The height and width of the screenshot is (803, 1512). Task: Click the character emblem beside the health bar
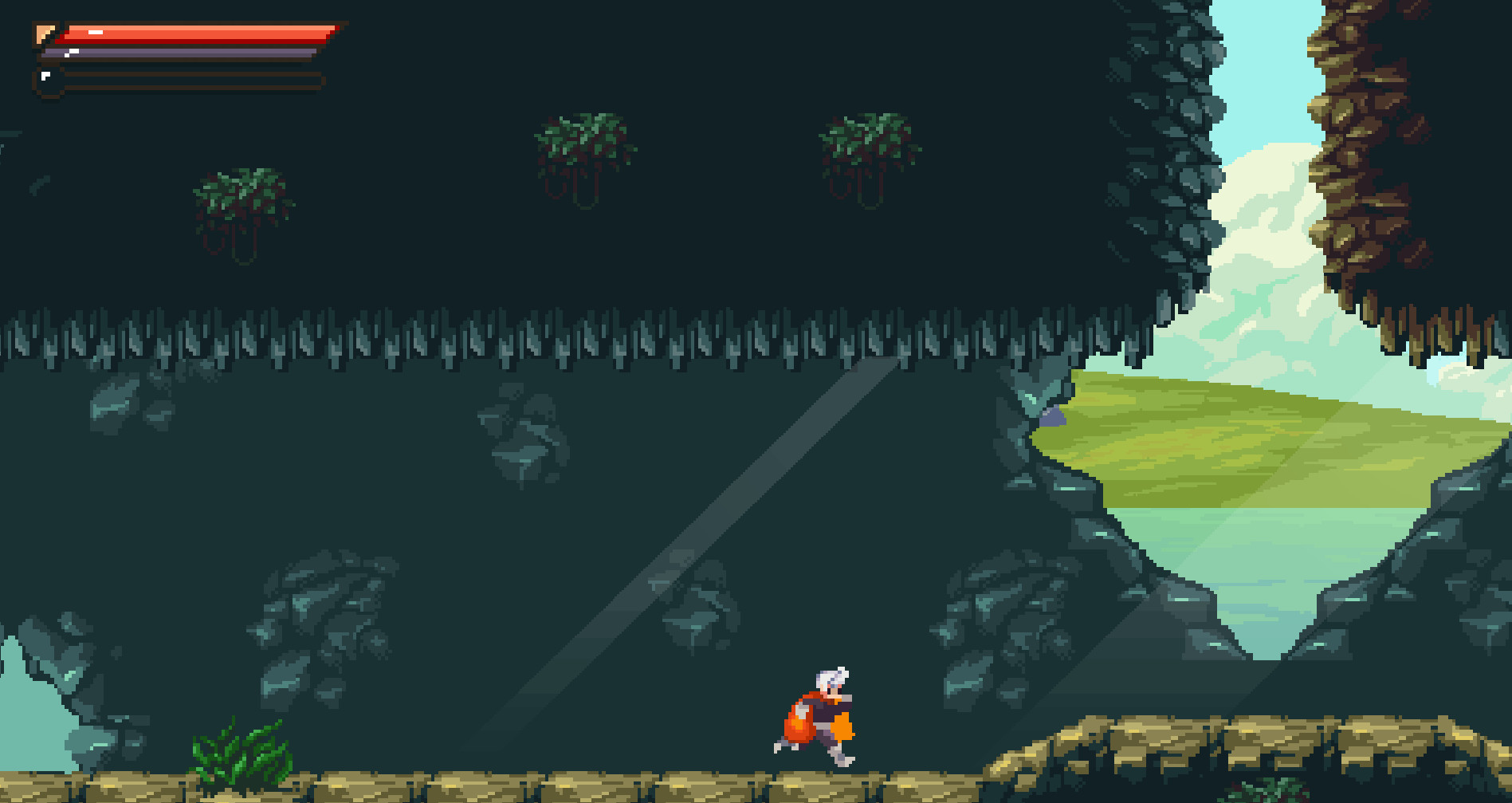[44, 33]
